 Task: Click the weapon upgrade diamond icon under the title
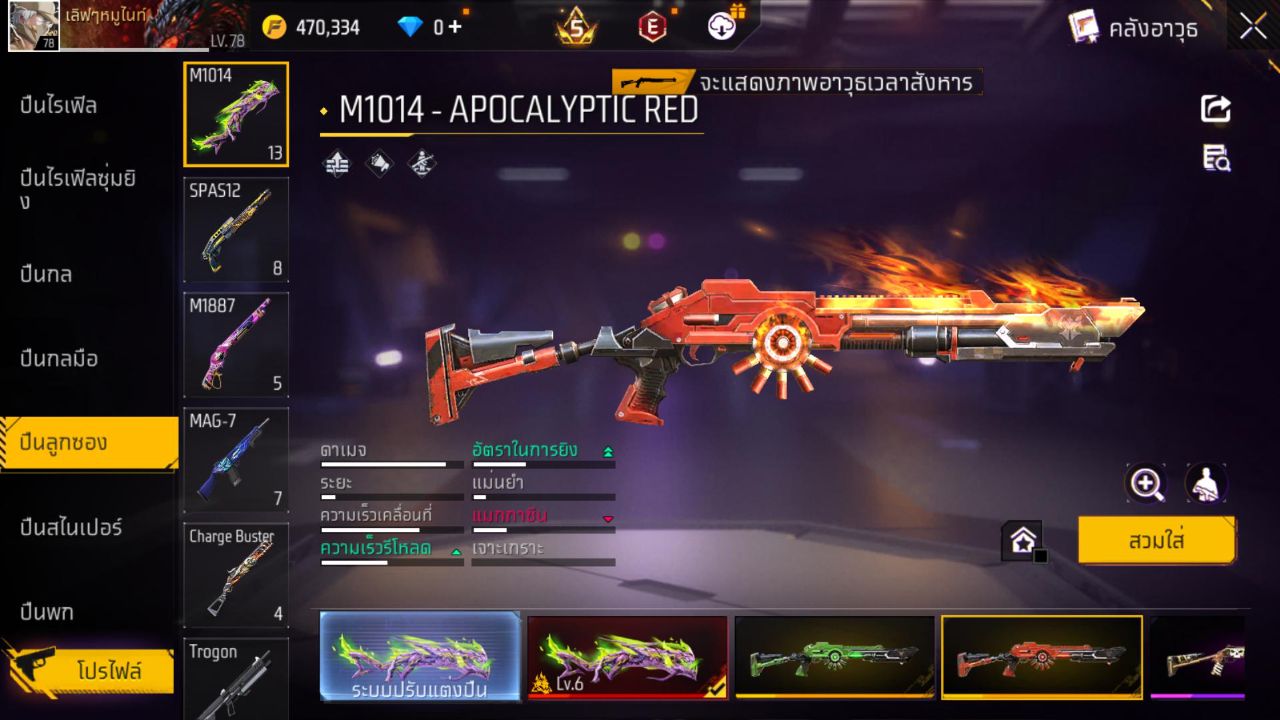pos(335,163)
